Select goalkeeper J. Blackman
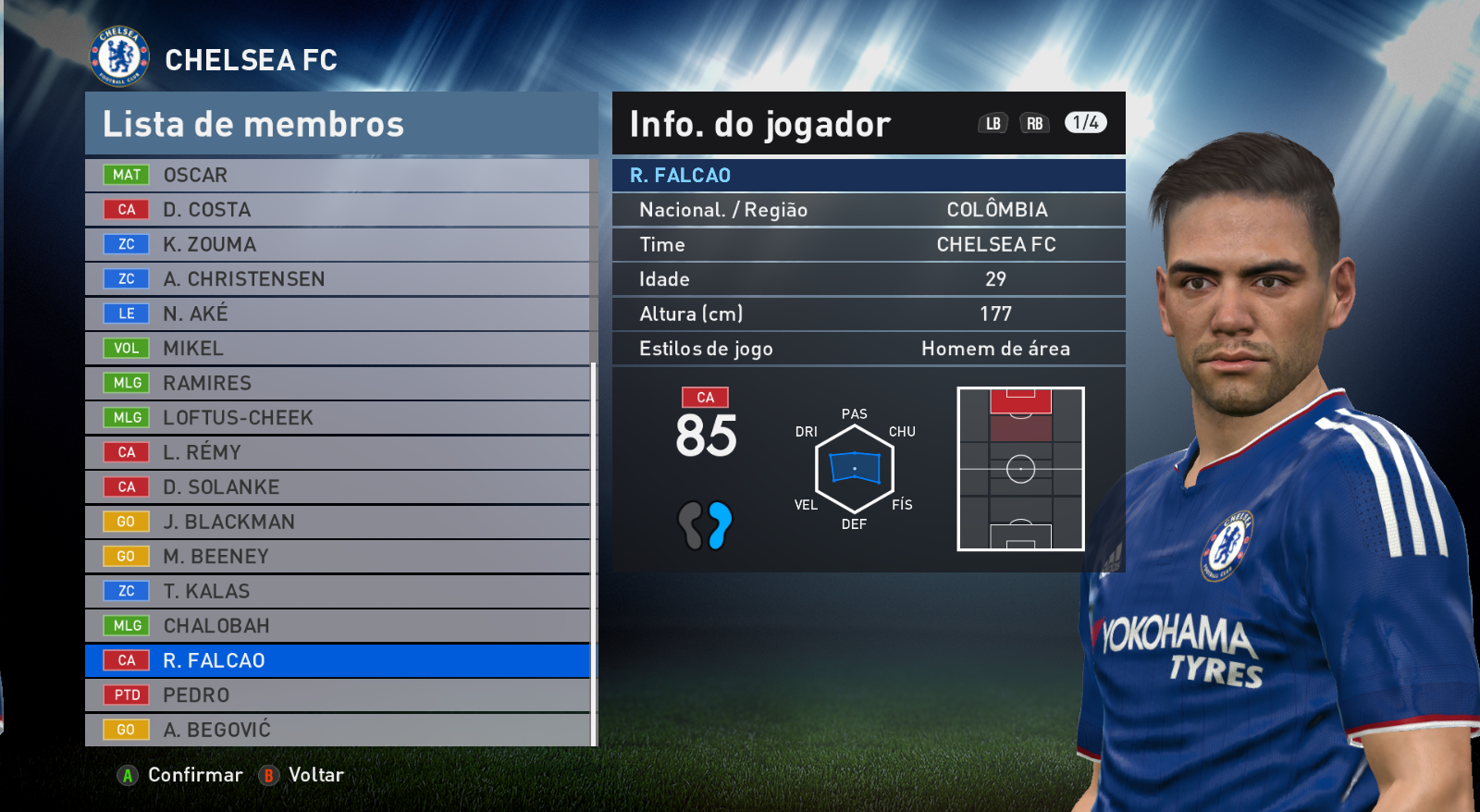 click(338, 522)
